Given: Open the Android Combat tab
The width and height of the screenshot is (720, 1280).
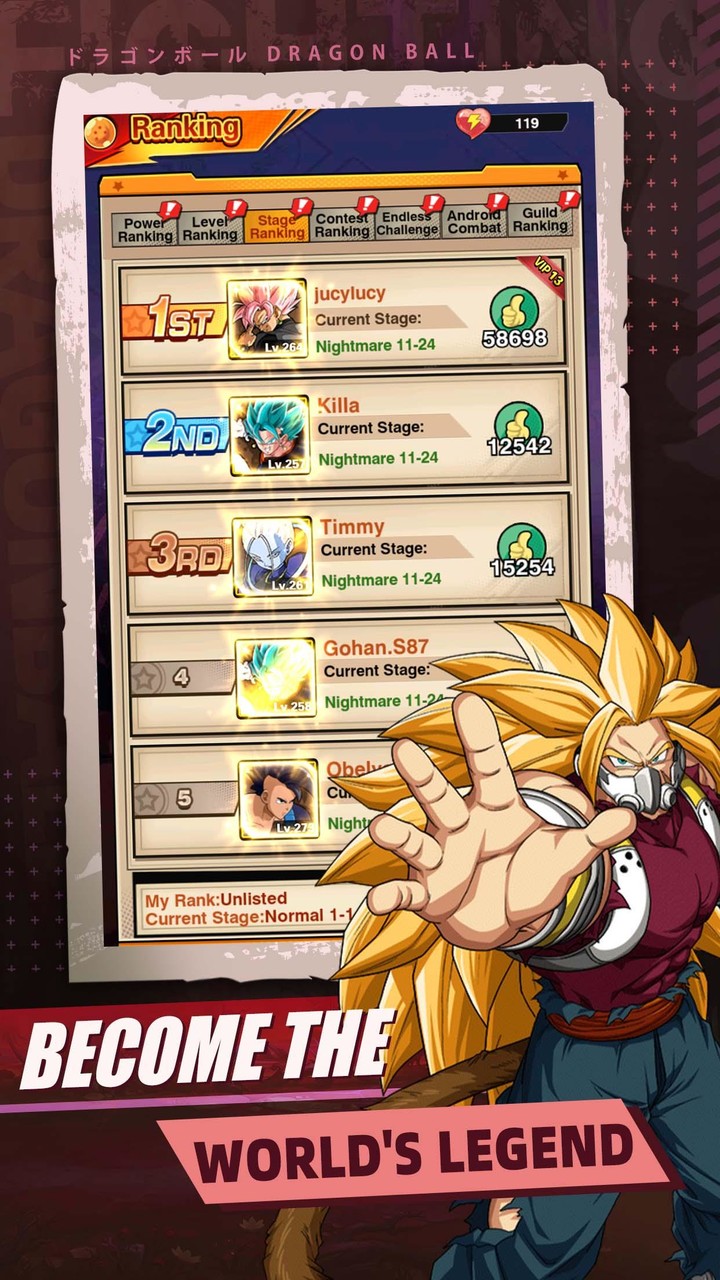Looking at the screenshot, I should 474,221.
